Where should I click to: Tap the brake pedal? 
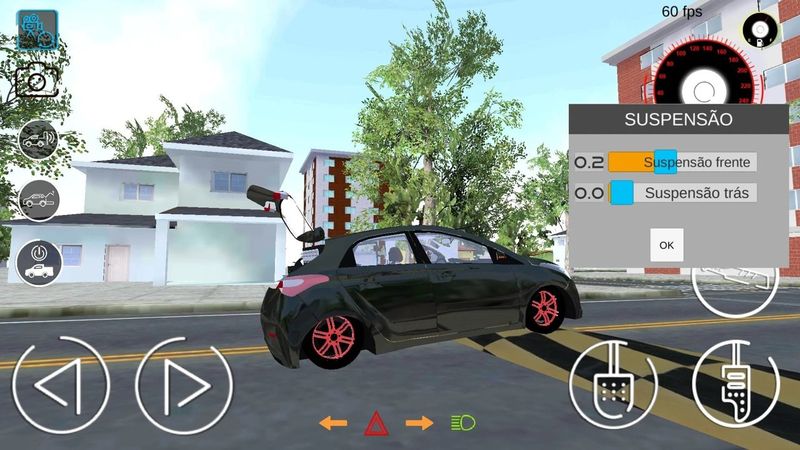click(x=612, y=385)
